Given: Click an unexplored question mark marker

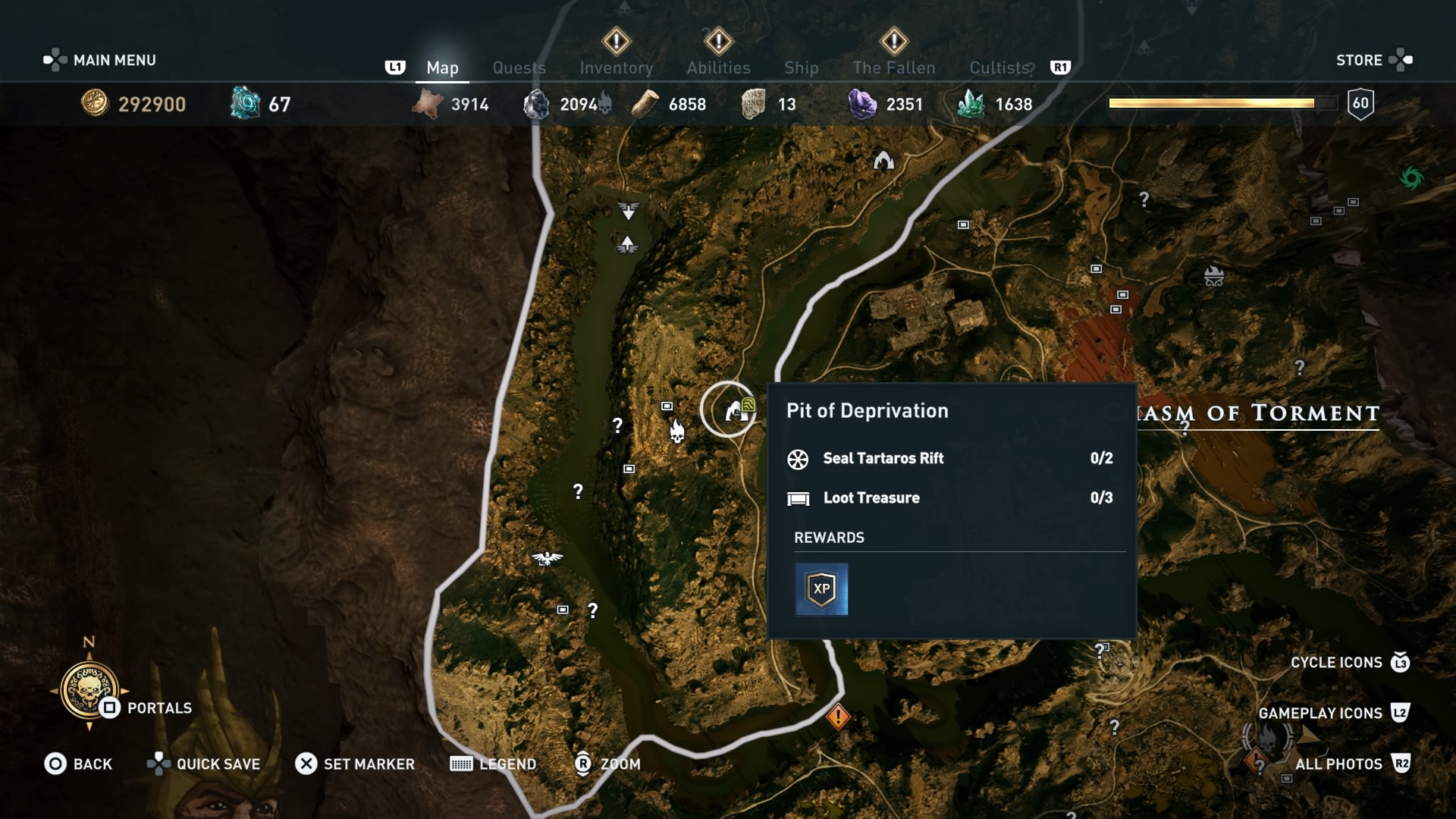Looking at the screenshot, I should 618,426.
